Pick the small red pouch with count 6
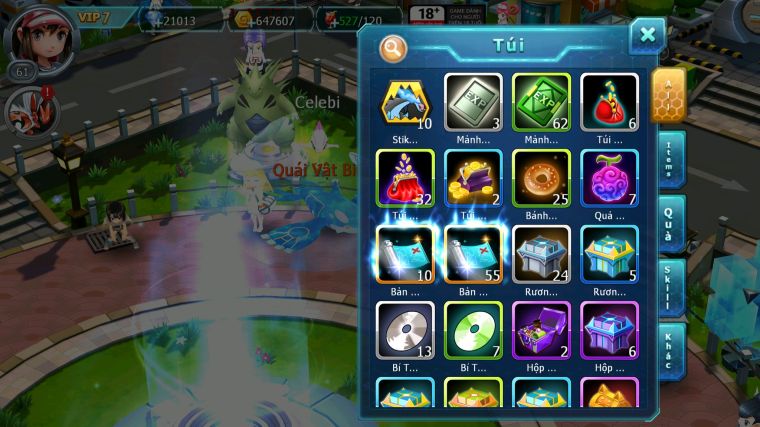760x427 pixels. coord(608,100)
